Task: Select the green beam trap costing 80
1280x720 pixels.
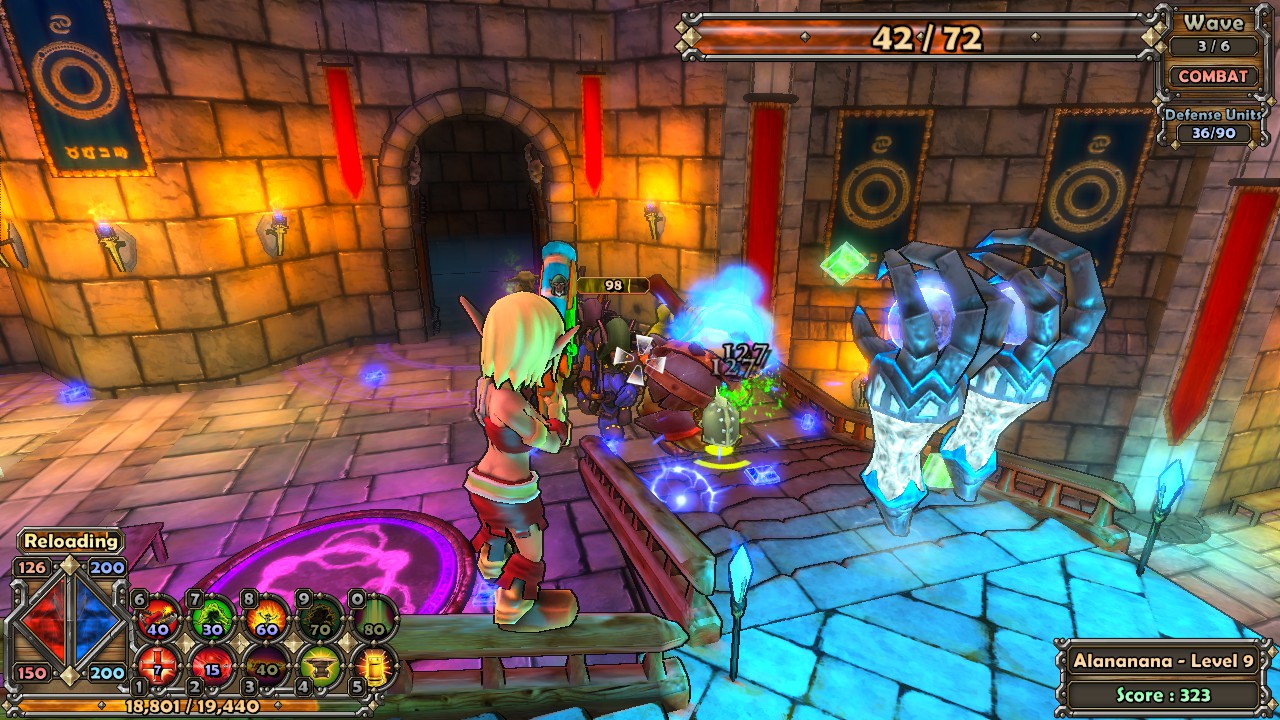Action: point(375,618)
